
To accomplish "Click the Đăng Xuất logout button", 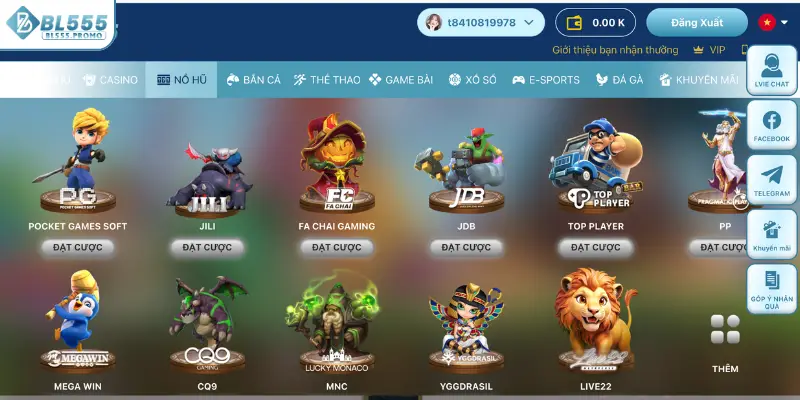I will [x=696, y=22].
